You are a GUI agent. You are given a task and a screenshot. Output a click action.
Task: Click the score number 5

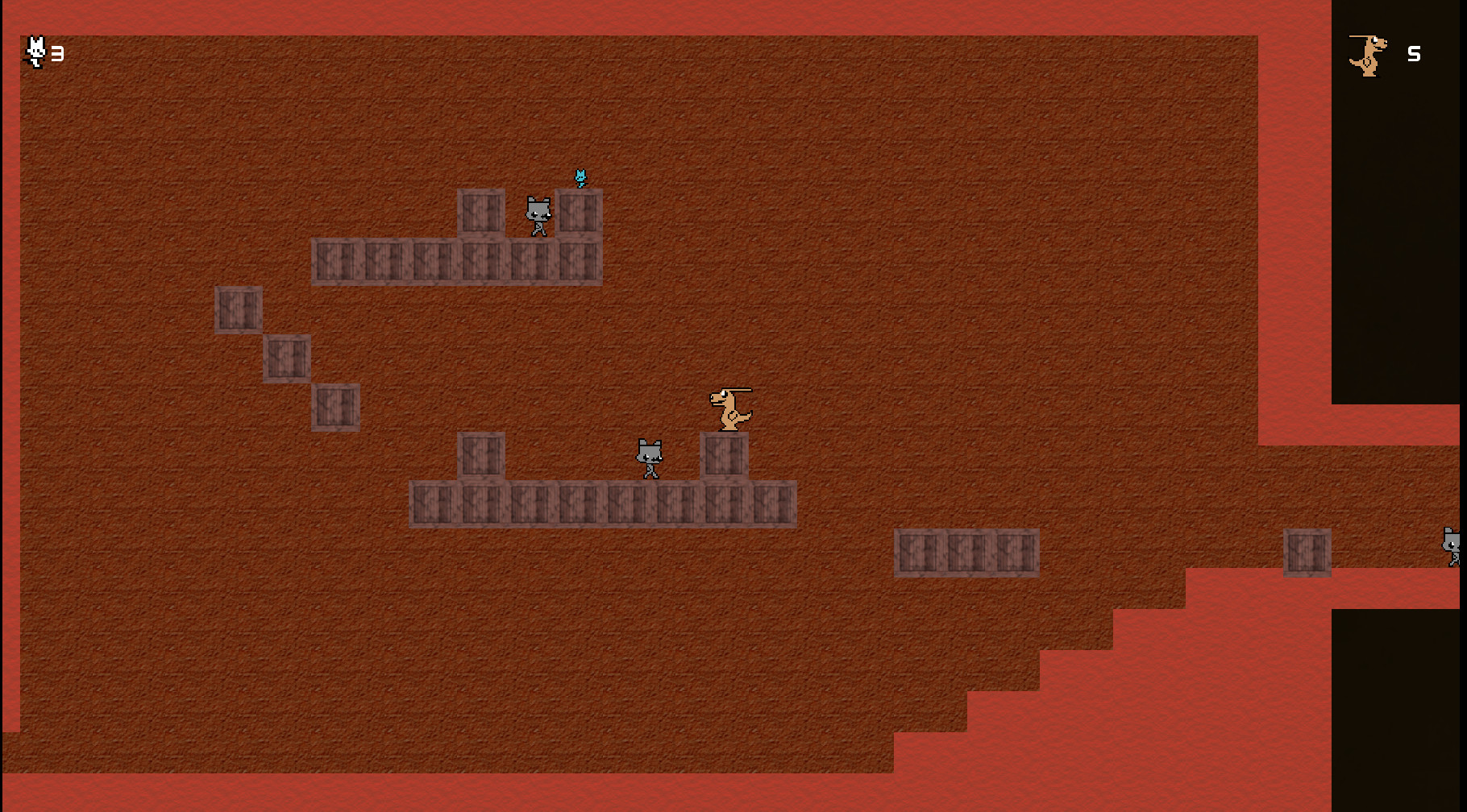click(x=1412, y=55)
